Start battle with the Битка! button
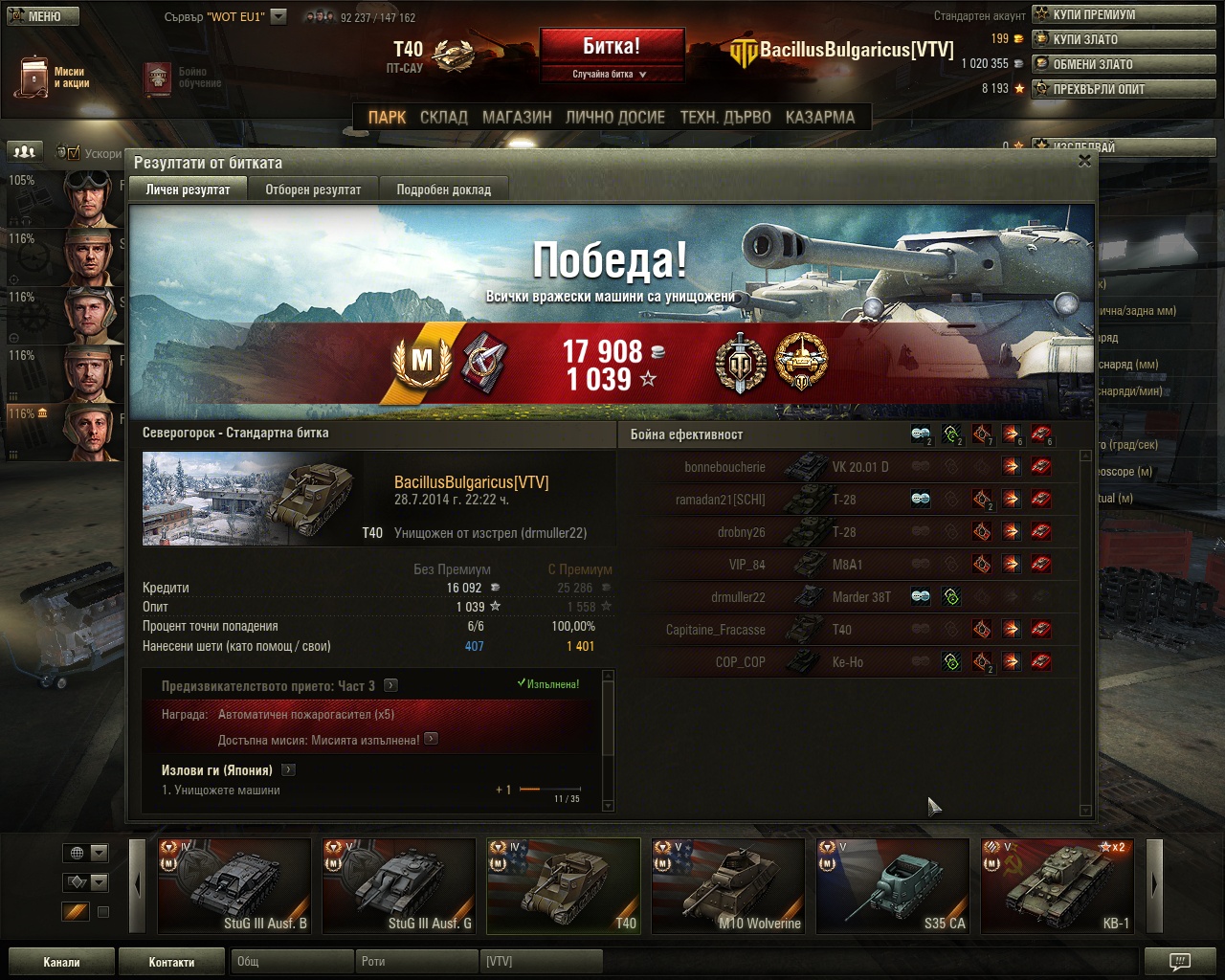1225x980 pixels. (x=612, y=46)
